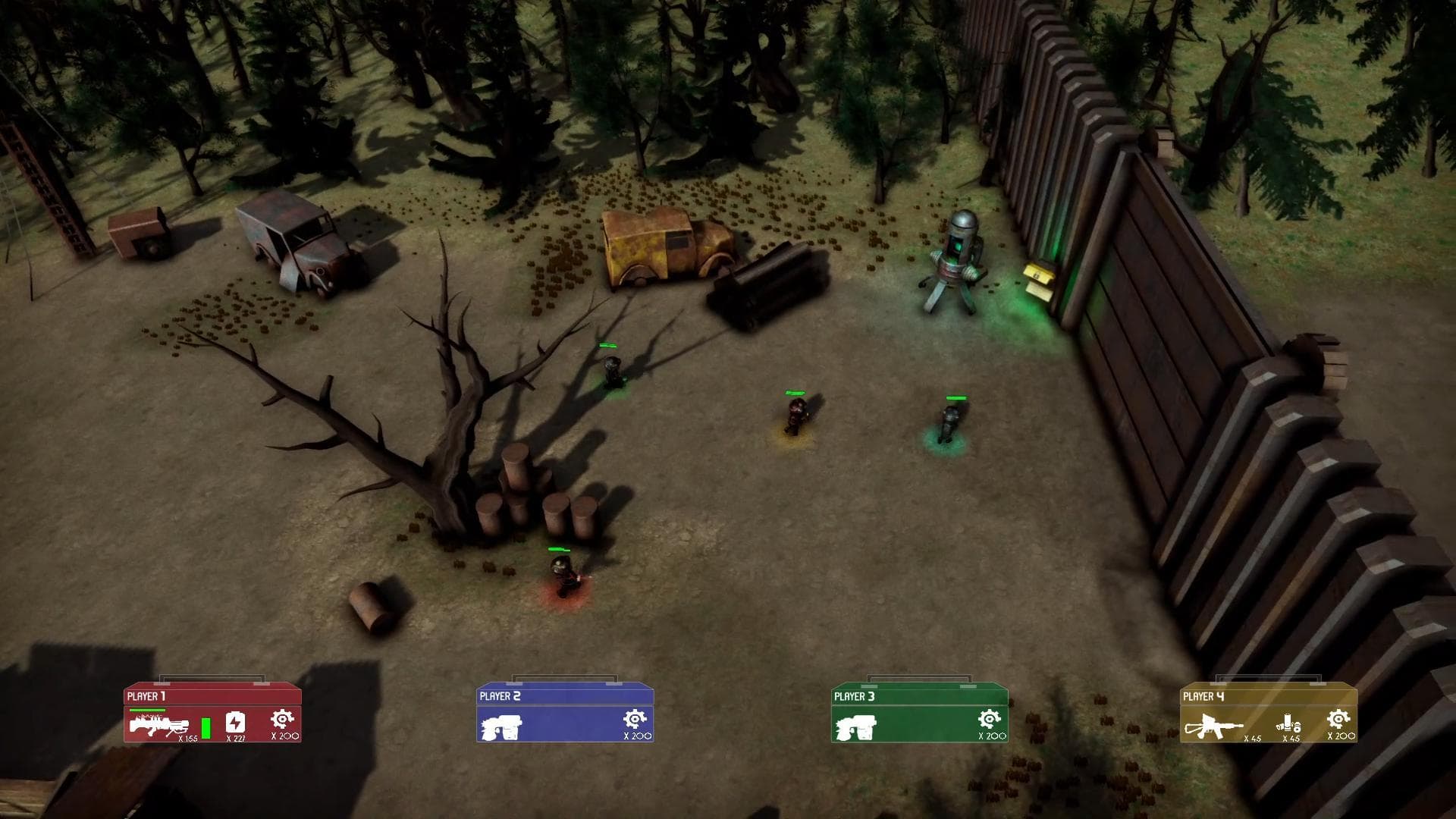This screenshot has height=819, width=1456.
Task: Click the blue Player 2 panel header
Action: (x=565, y=696)
